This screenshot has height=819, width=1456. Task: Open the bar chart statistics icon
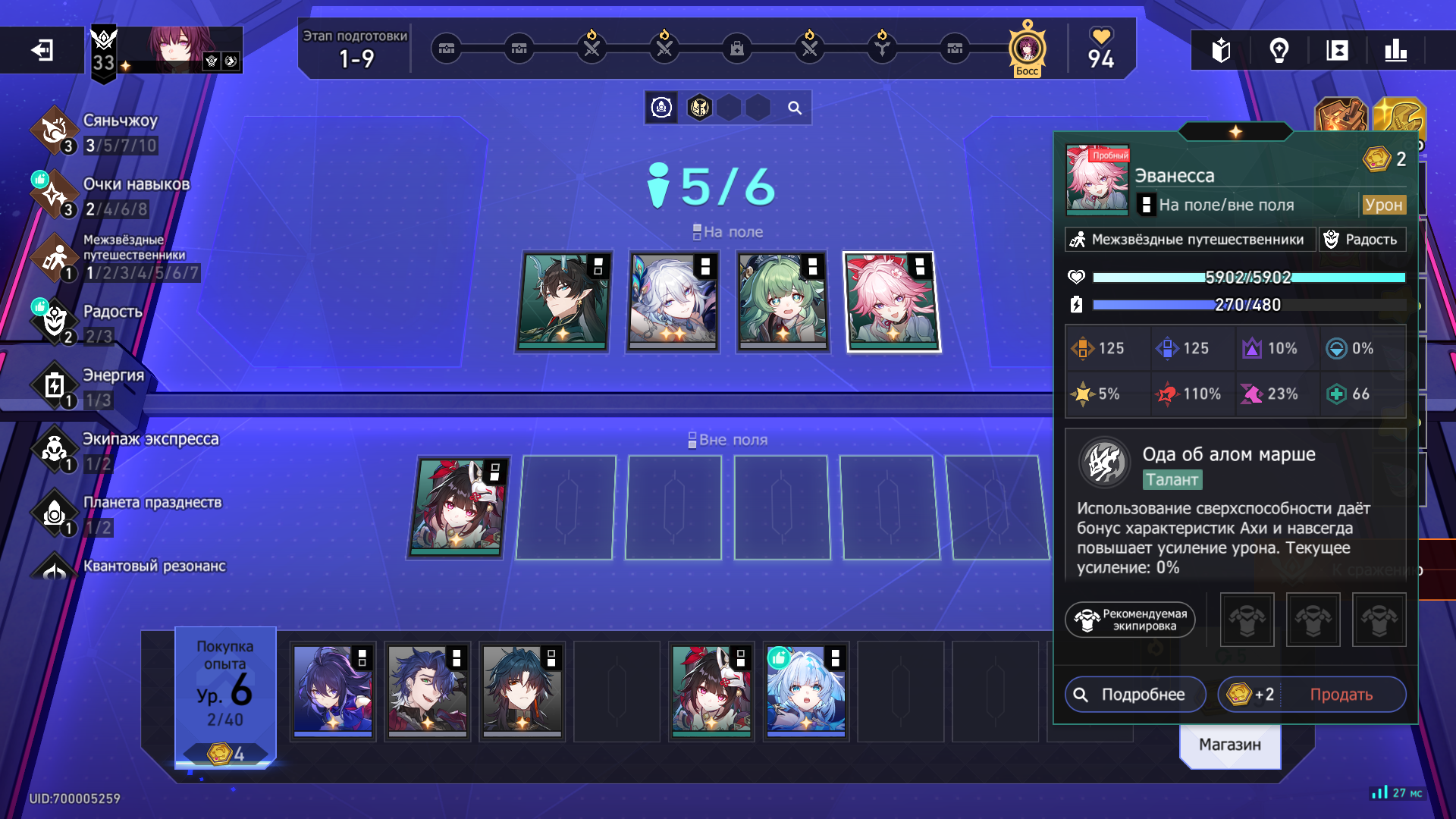pos(1395,51)
